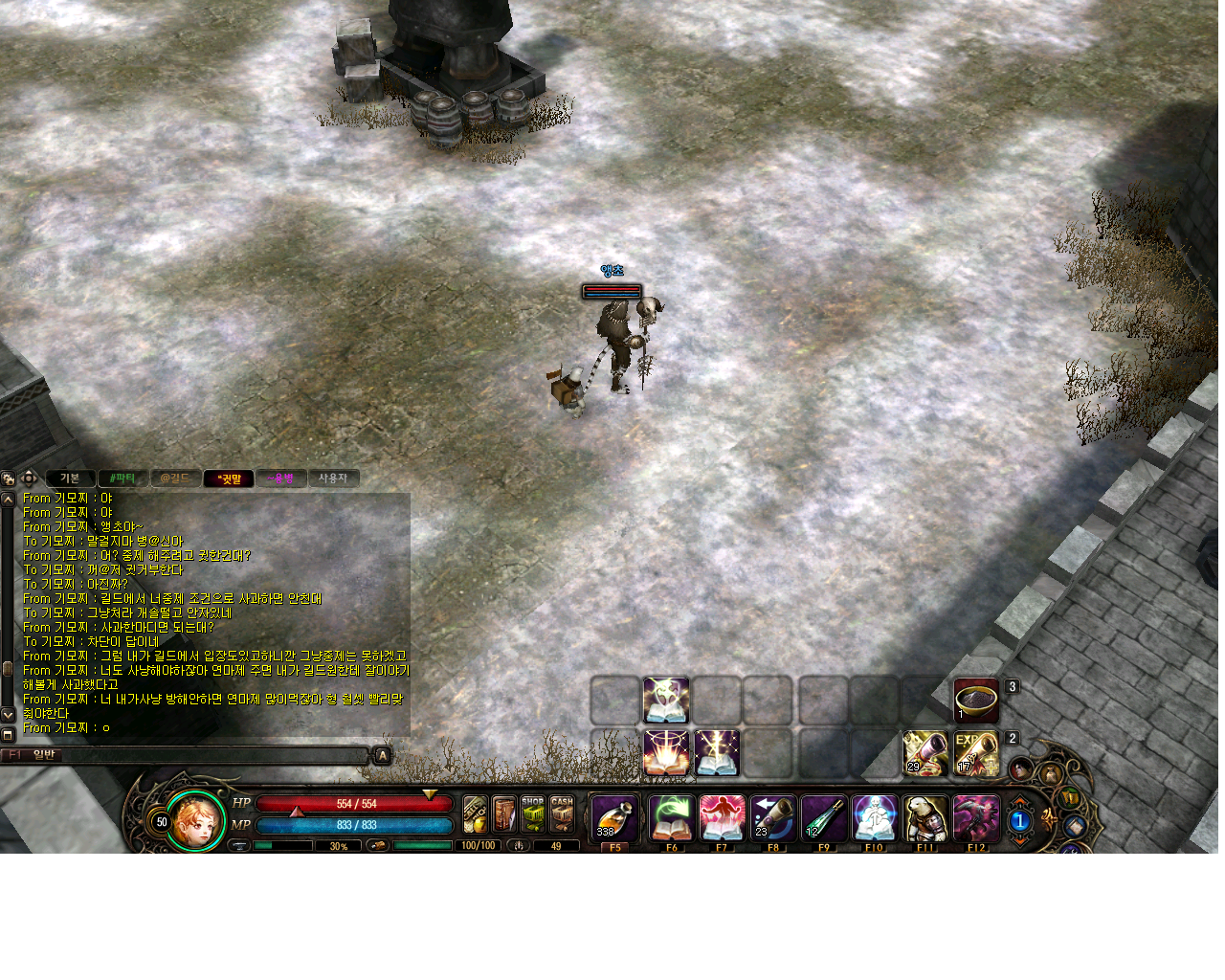Activate the F6 green skill book

(x=670, y=816)
